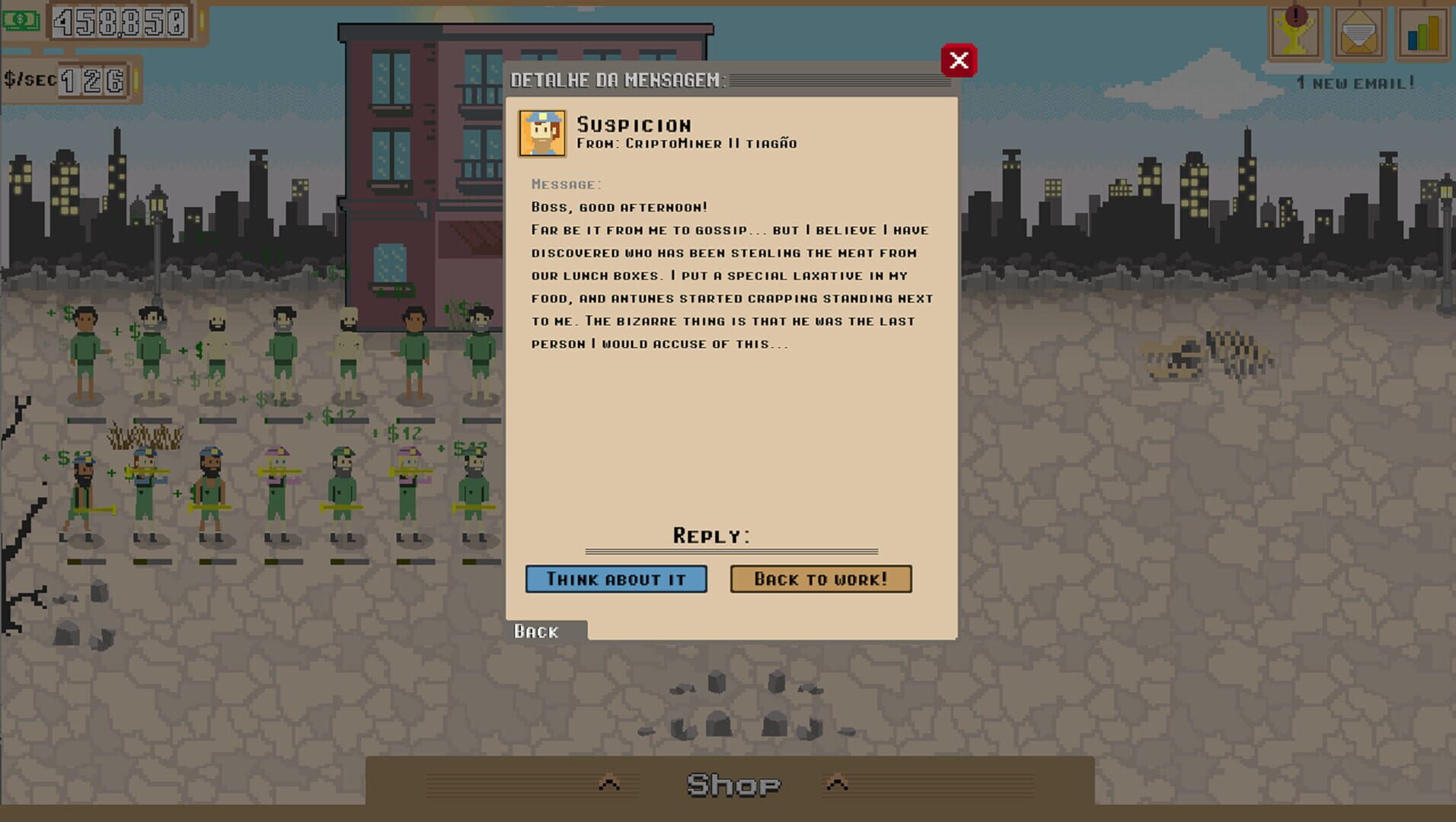This screenshot has height=822, width=1456.
Task: Open the Shop menu bar
Action: point(733,782)
